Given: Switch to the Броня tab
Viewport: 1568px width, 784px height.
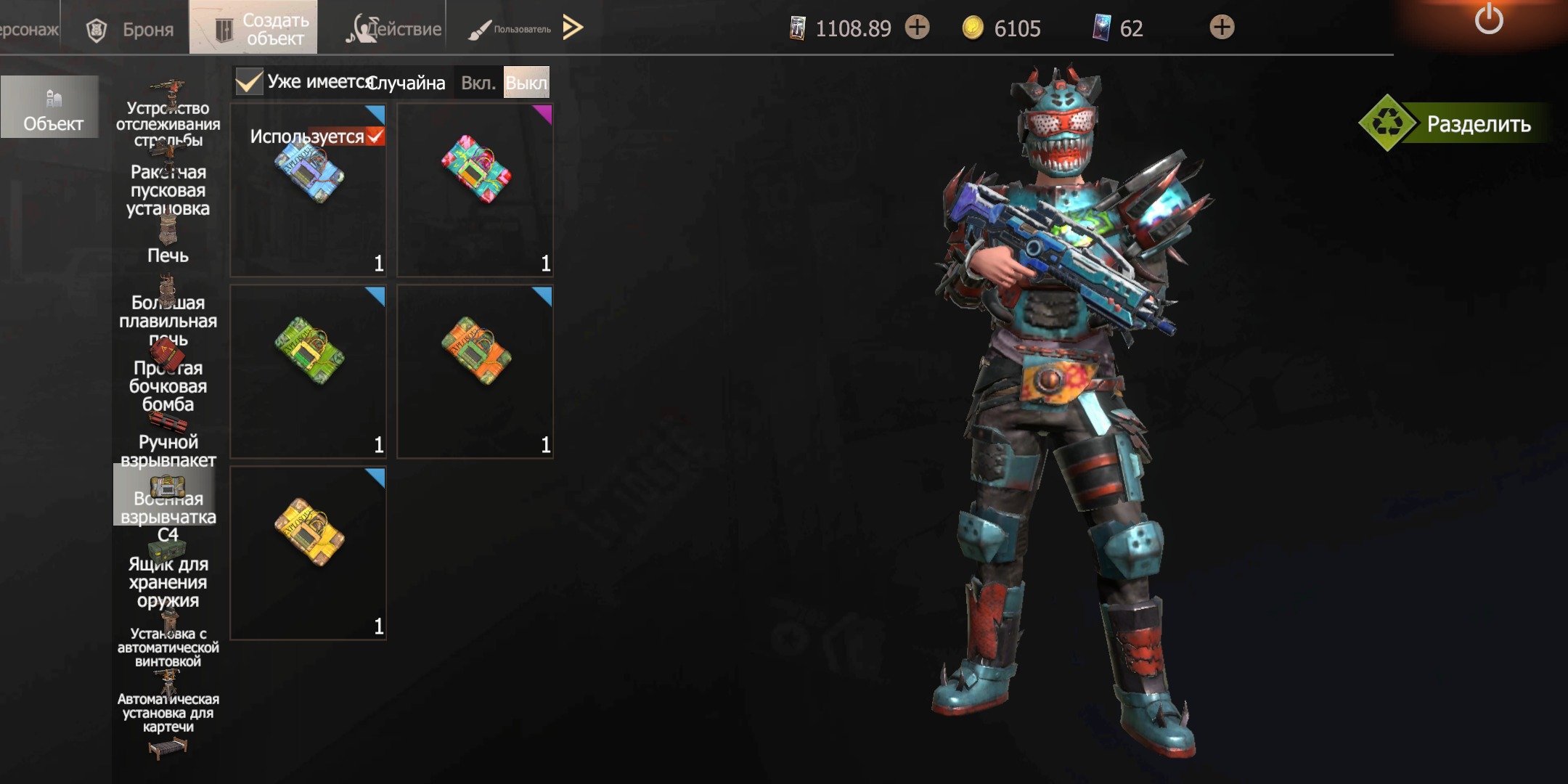Looking at the screenshot, I should pos(131,29).
